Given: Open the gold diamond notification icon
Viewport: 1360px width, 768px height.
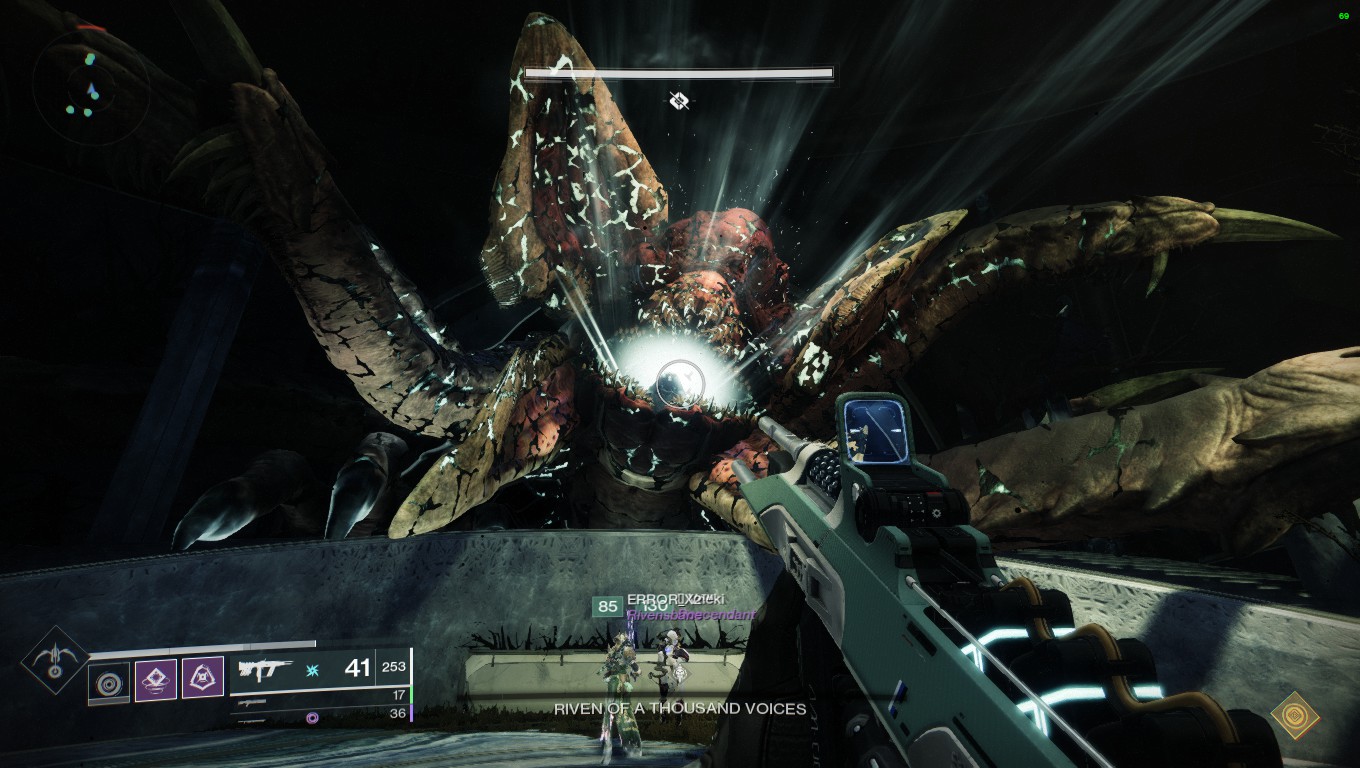Looking at the screenshot, I should point(1295,716).
